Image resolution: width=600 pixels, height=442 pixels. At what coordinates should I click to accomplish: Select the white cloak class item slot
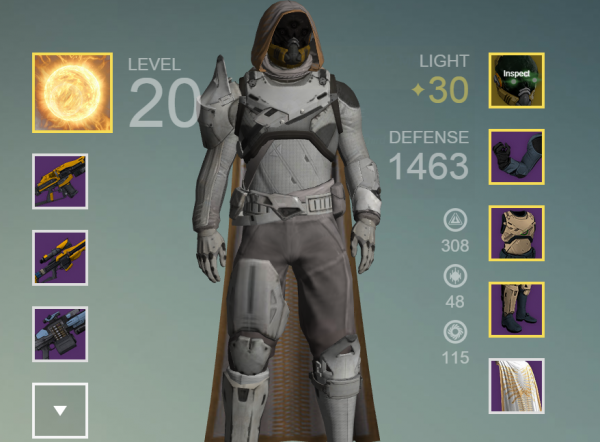point(516,386)
